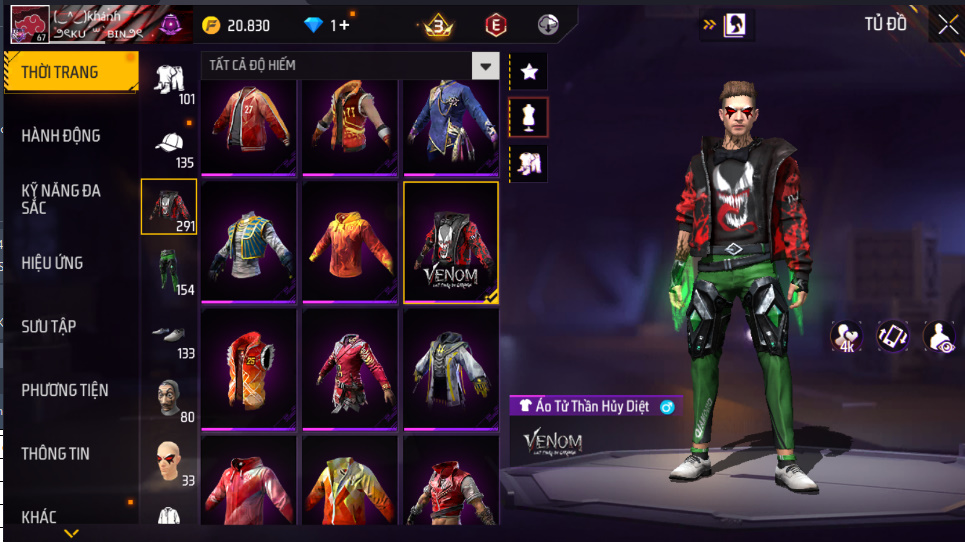Open the Tất Cả Độ Hiếm dropdown
The image size is (965, 542).
(x=485, y=66)
